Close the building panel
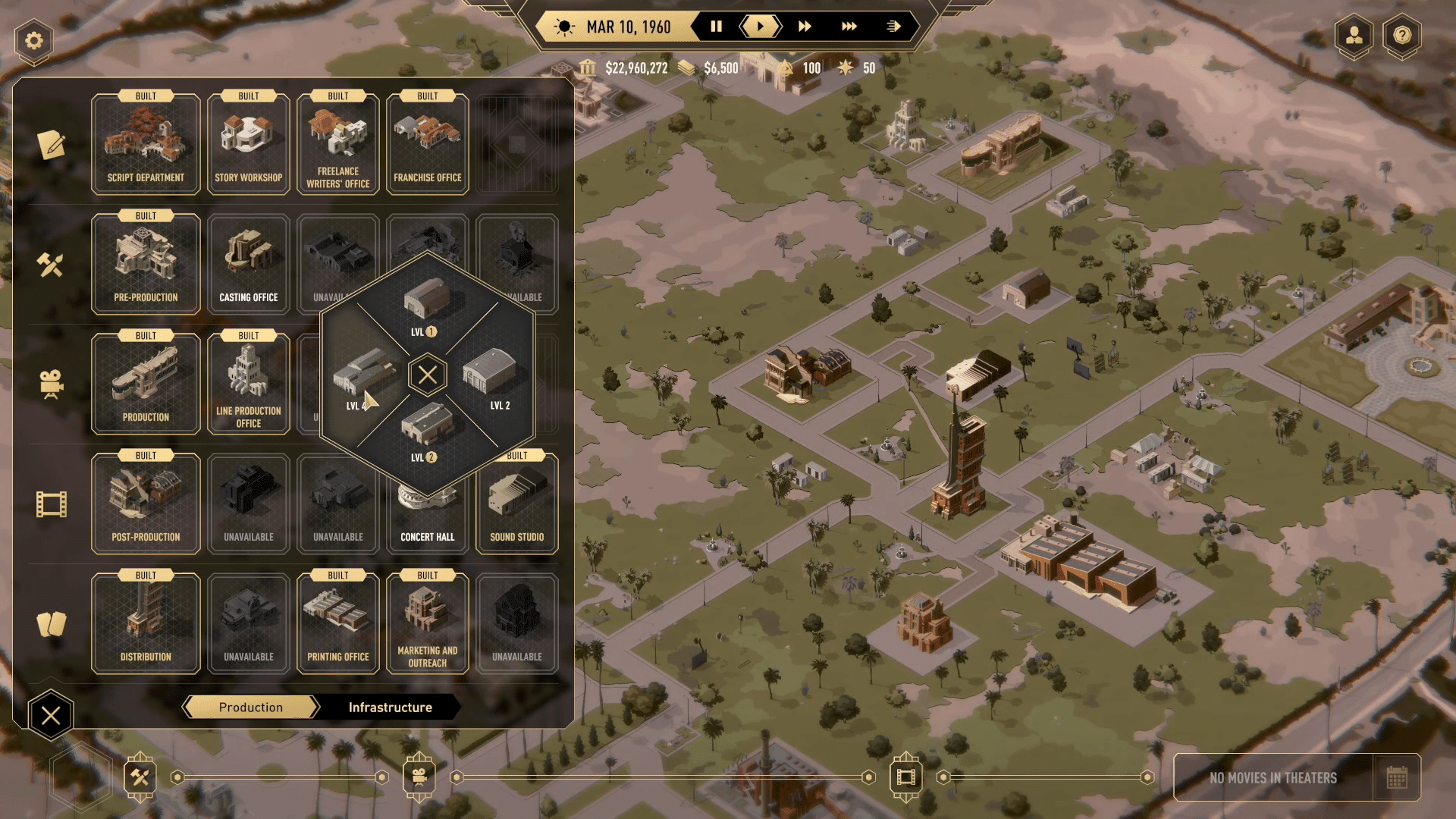The width and height of the screenshot is (1456, 819). click(x=51, y=715)
